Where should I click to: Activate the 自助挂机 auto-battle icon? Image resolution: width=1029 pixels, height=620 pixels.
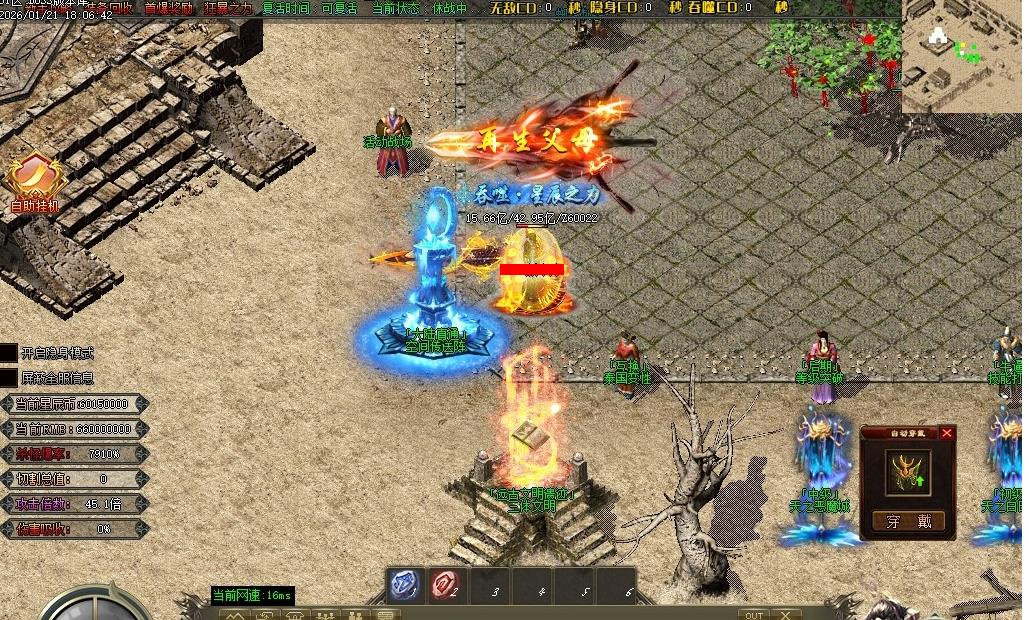tap(35, 180)
